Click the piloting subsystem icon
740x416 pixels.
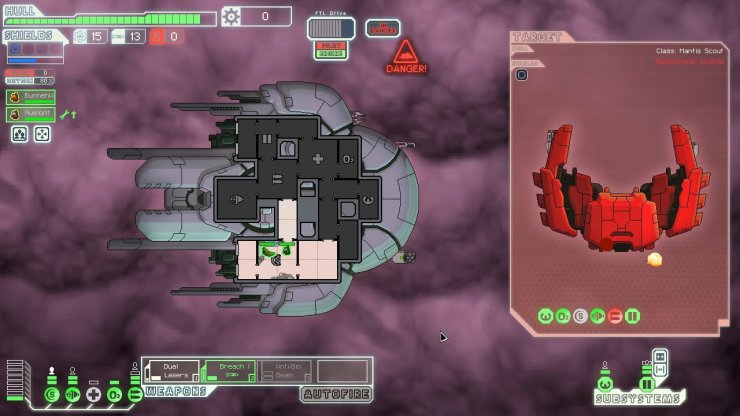607,383
